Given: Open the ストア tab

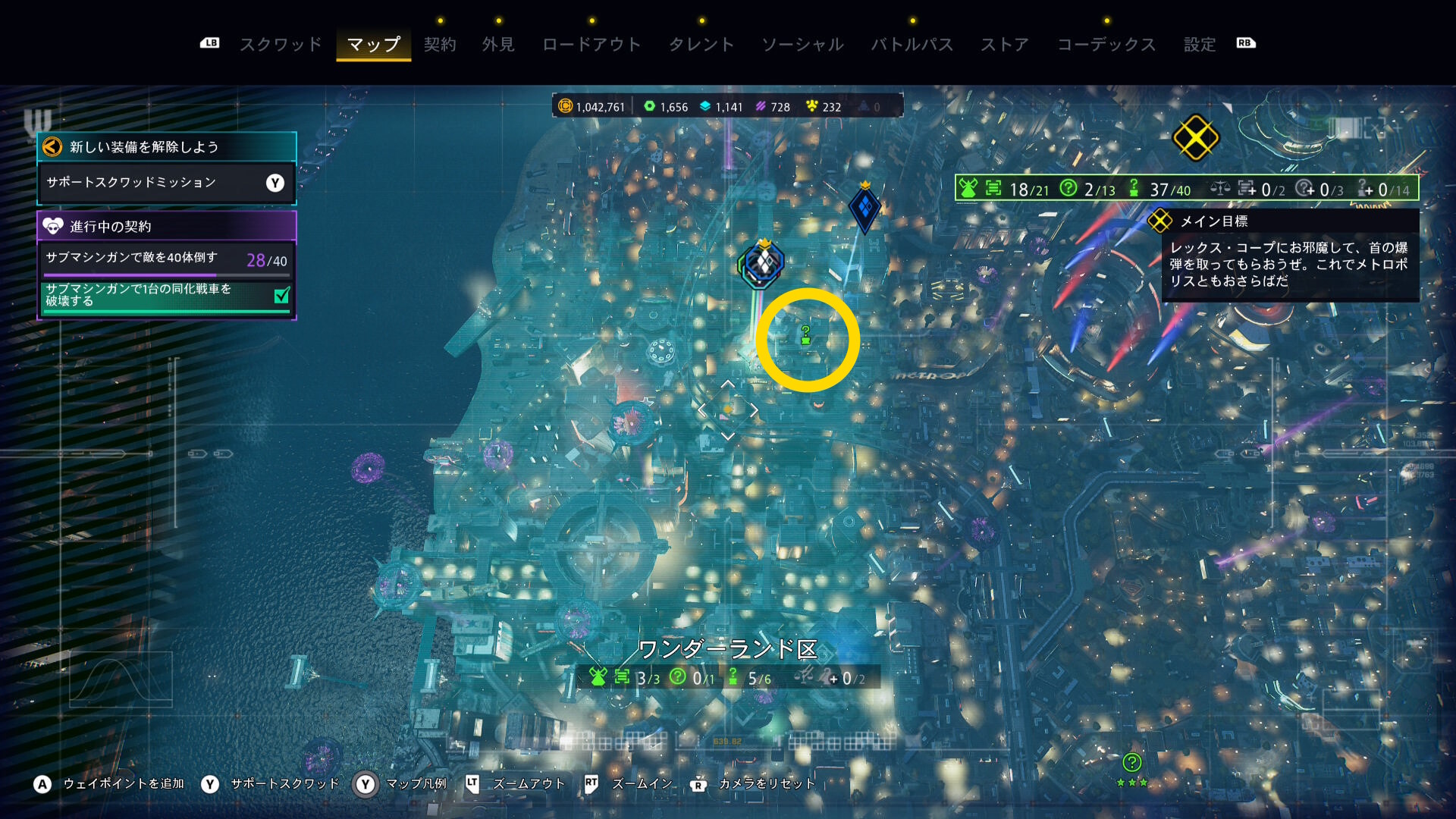Looking at the screenshot, I should (x=1005, y=45).
